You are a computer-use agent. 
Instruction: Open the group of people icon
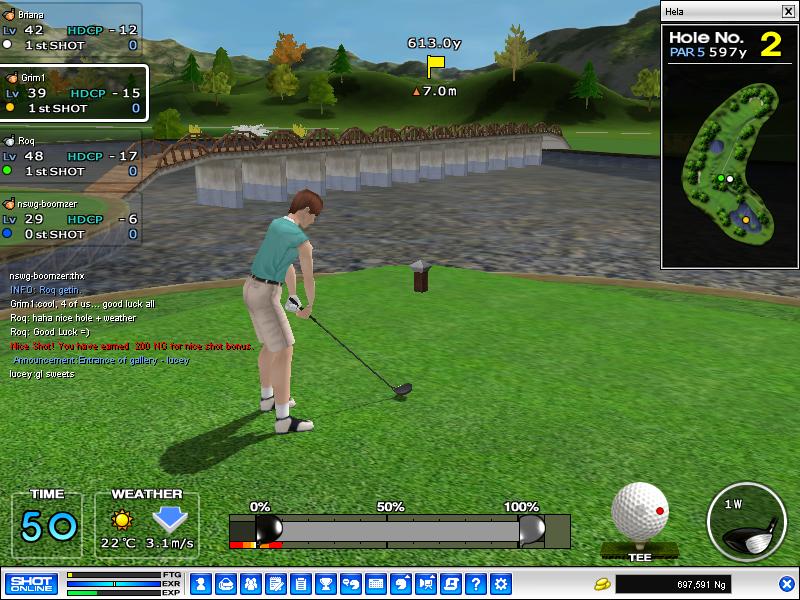click(251, 583)
